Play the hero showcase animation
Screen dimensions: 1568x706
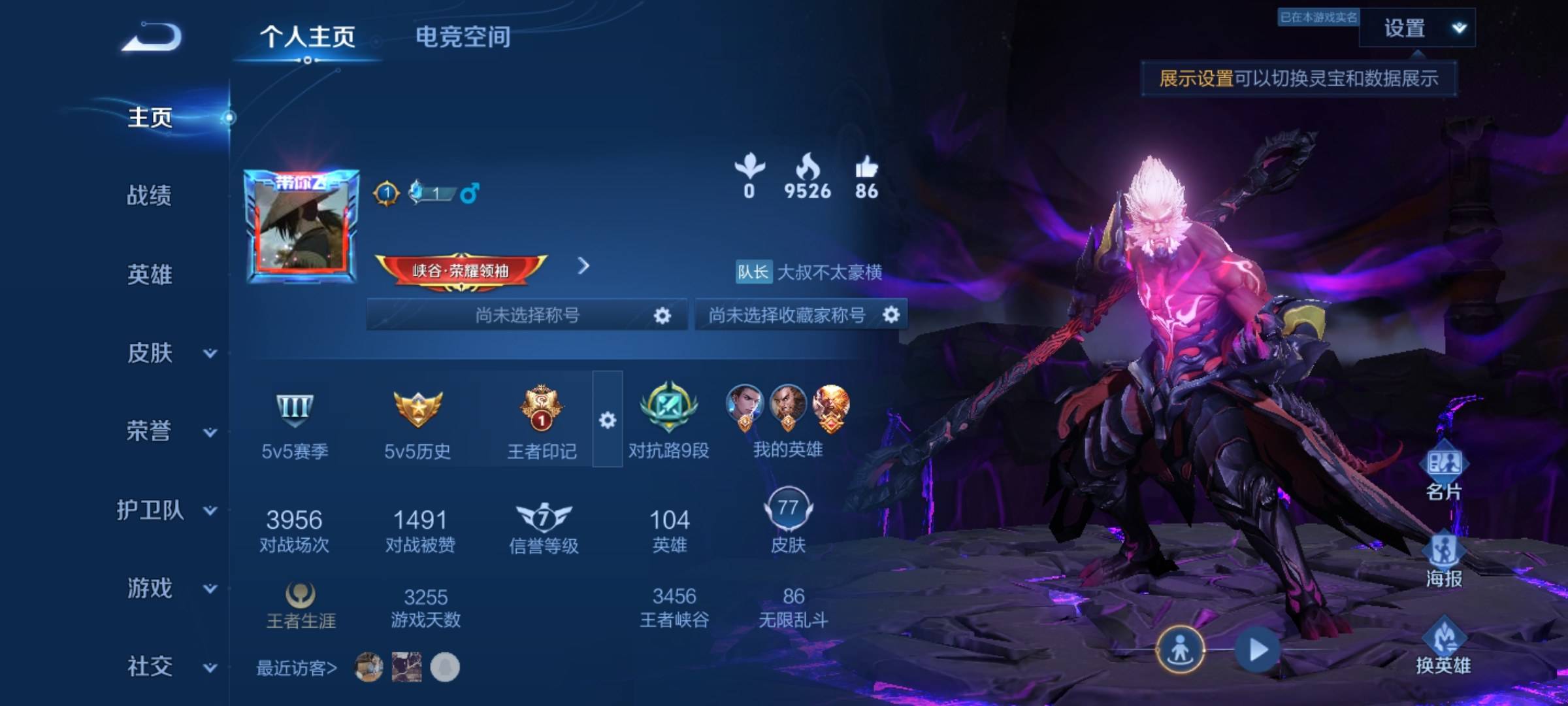pyautogui.click(x=1258, y=650)
